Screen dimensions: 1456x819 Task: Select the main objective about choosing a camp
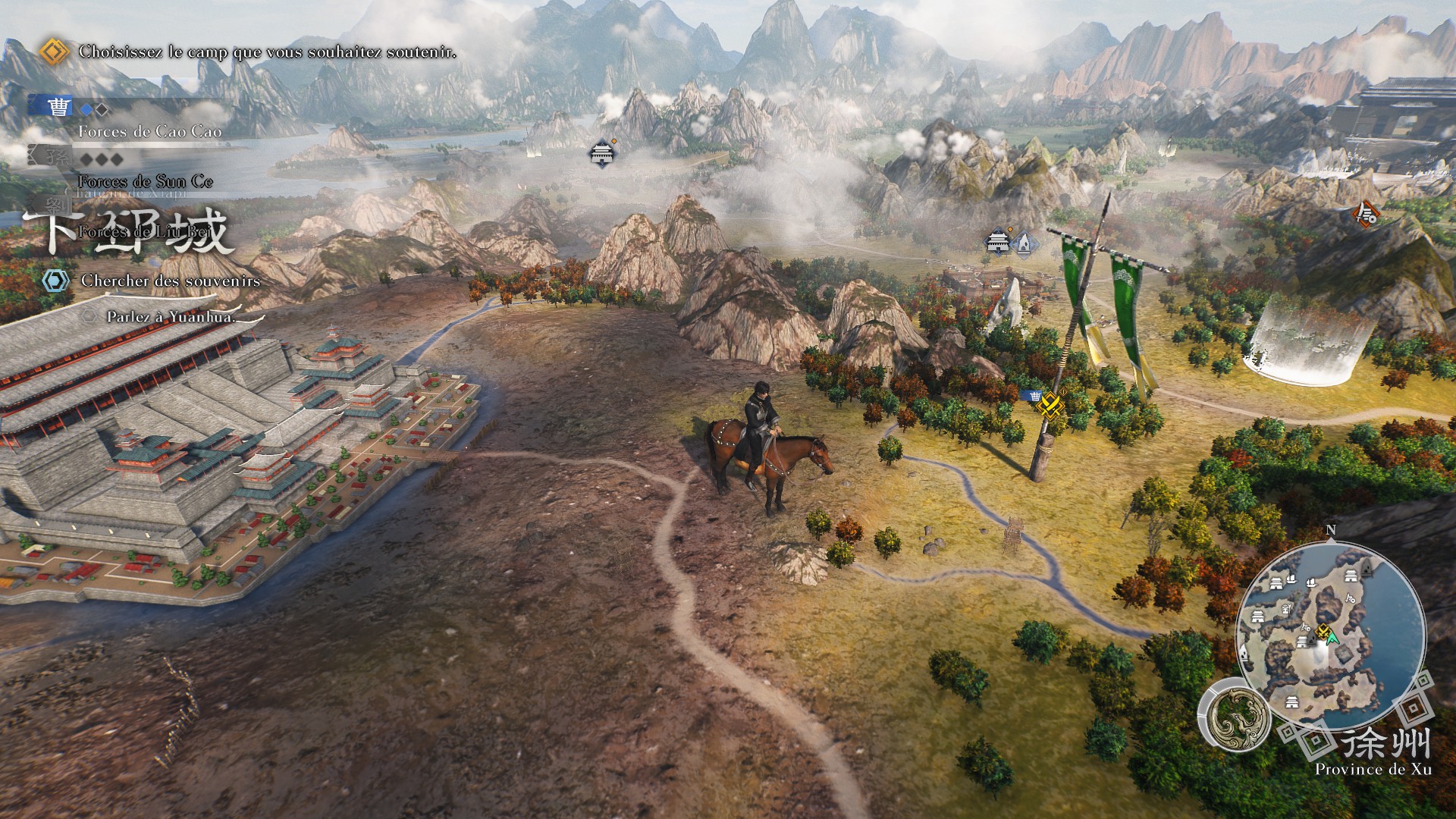click(267, 52)
